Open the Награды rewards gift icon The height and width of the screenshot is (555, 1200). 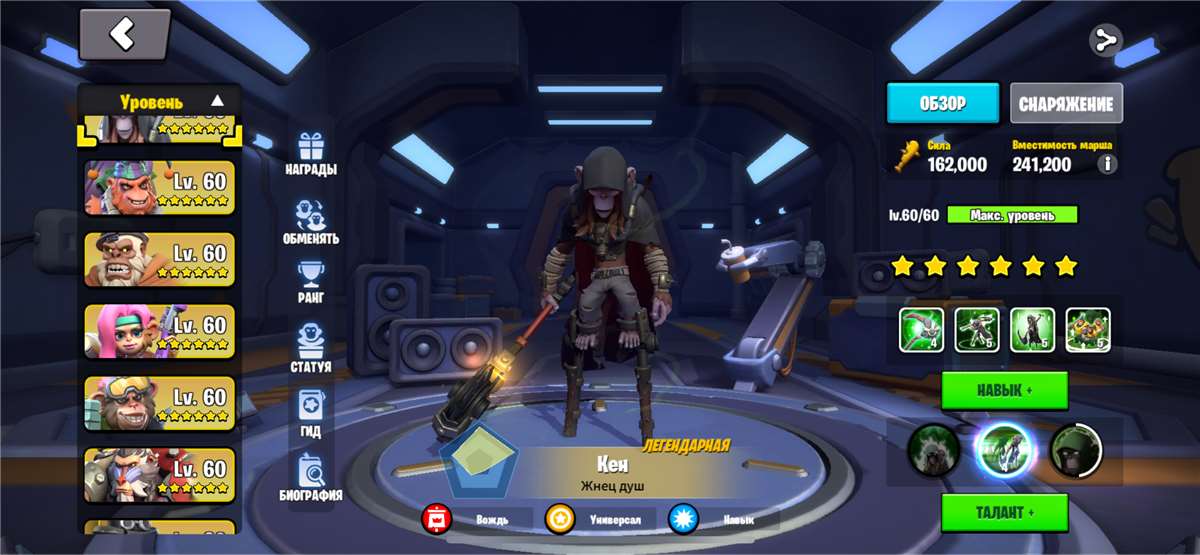[311, 154]
